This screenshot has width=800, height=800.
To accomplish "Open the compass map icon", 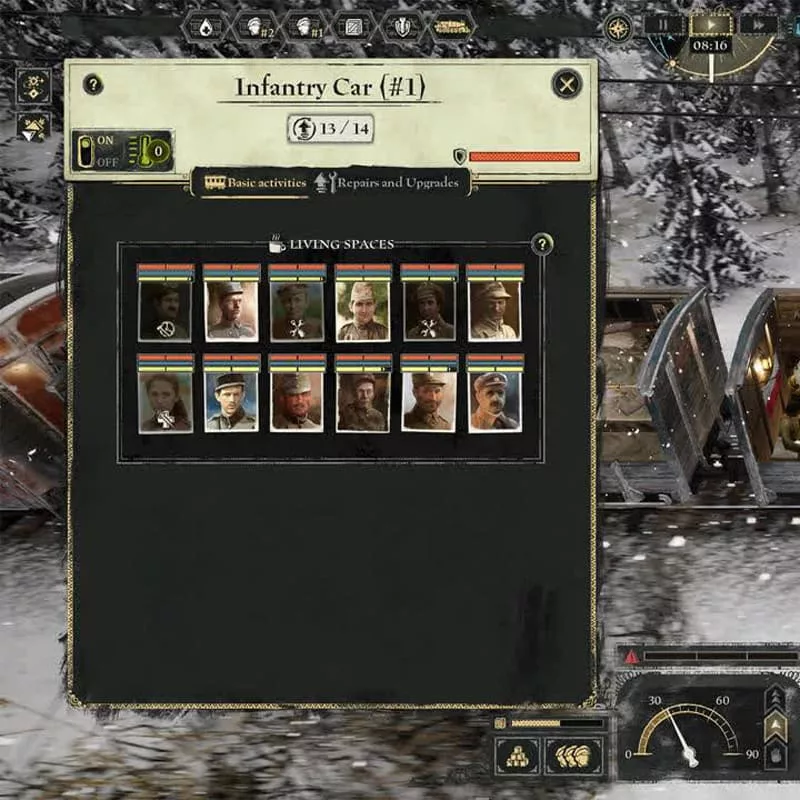I will pyautogui.click(x=618, y=27).
